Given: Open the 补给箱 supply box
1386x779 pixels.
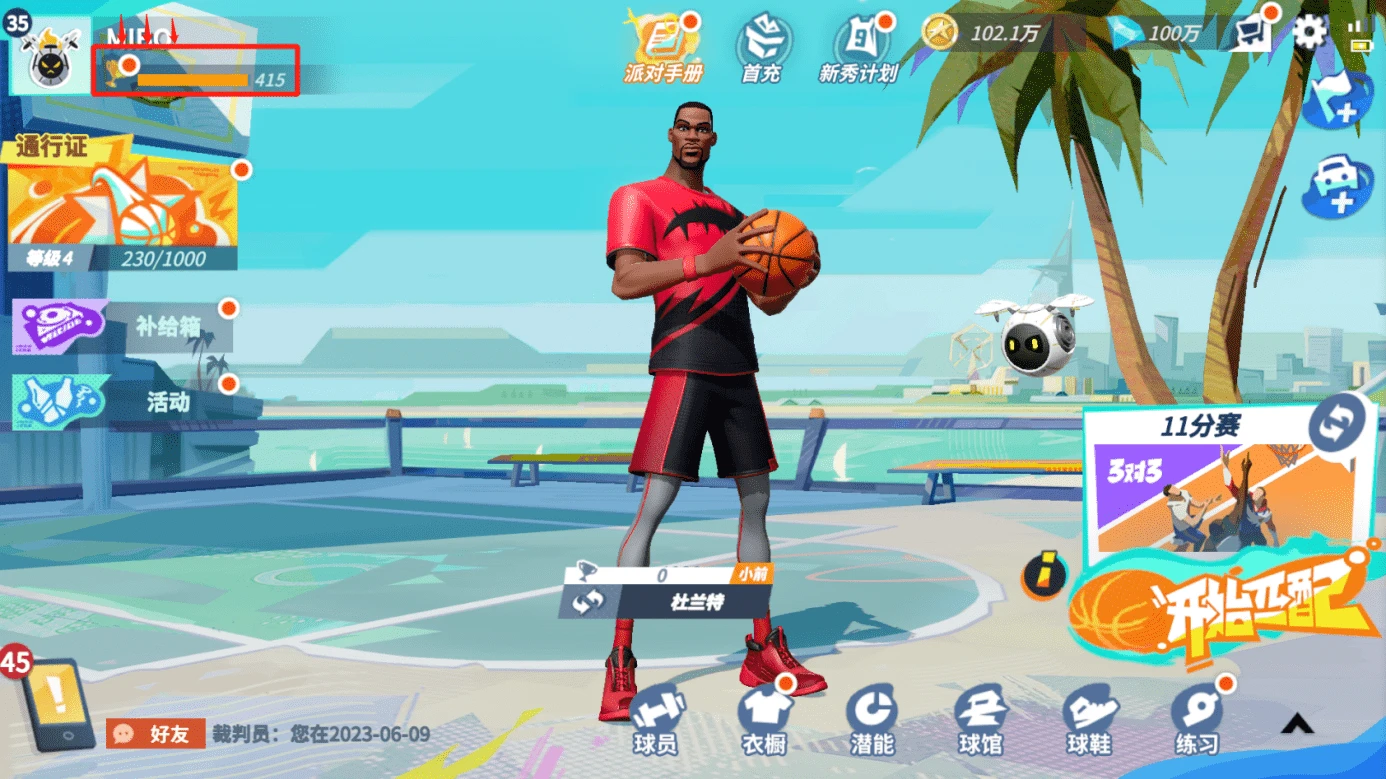Looking at the screenshot, I should 122,327.
